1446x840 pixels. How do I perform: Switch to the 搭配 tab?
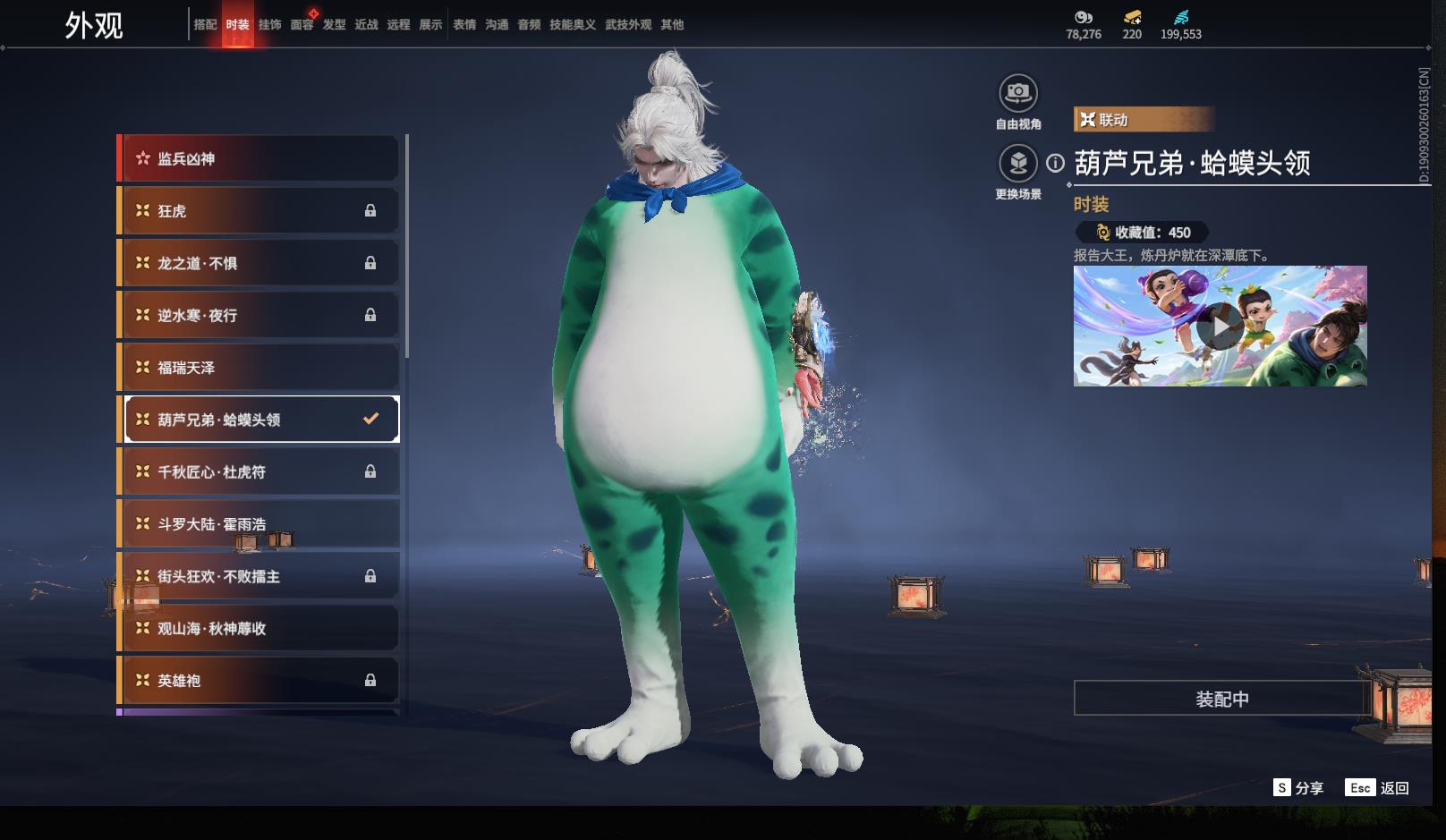205,25
